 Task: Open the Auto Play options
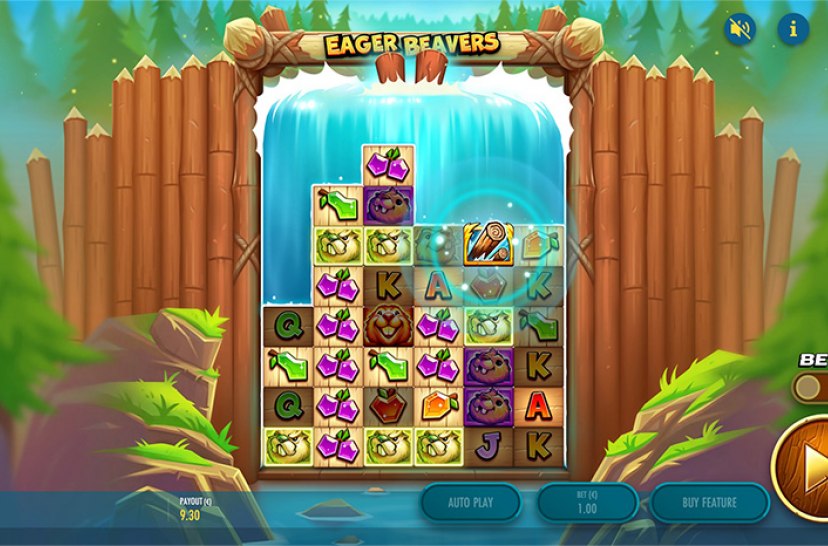click(x=470, y=502)
